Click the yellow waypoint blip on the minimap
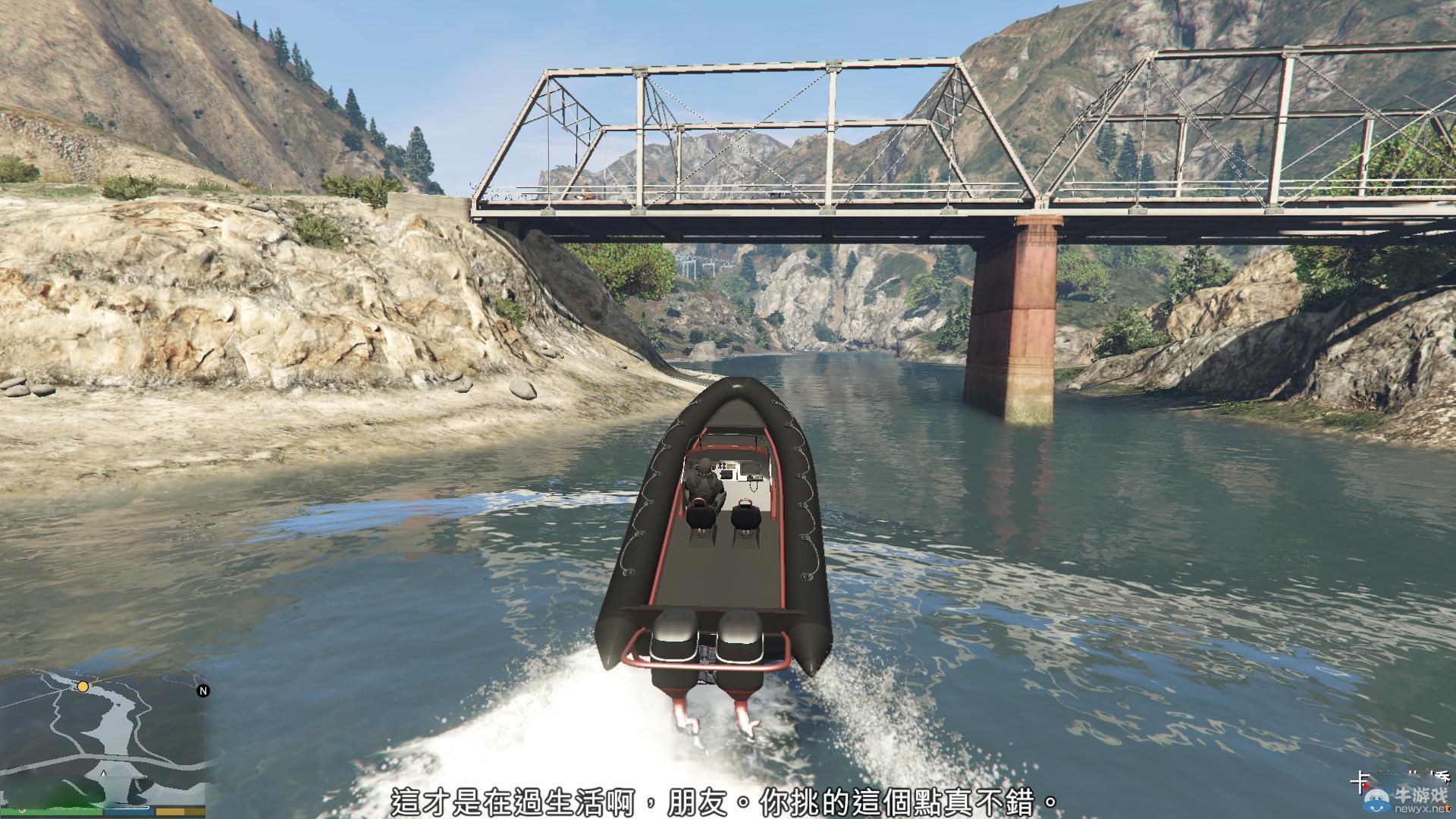This screenshot has width=1456, height=819. click(x=83, y=687)
